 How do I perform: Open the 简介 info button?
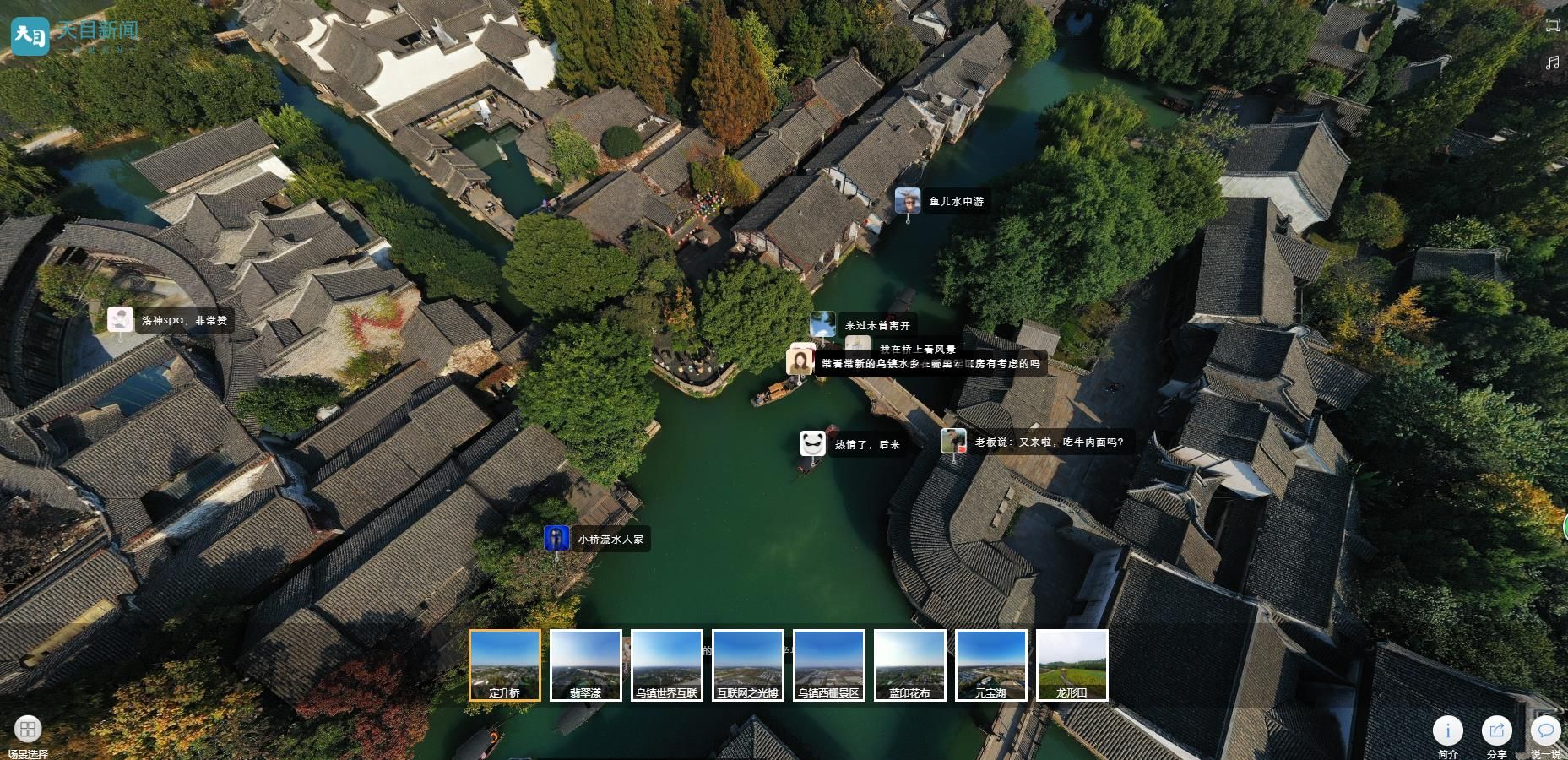click(x=1448, y=730)
